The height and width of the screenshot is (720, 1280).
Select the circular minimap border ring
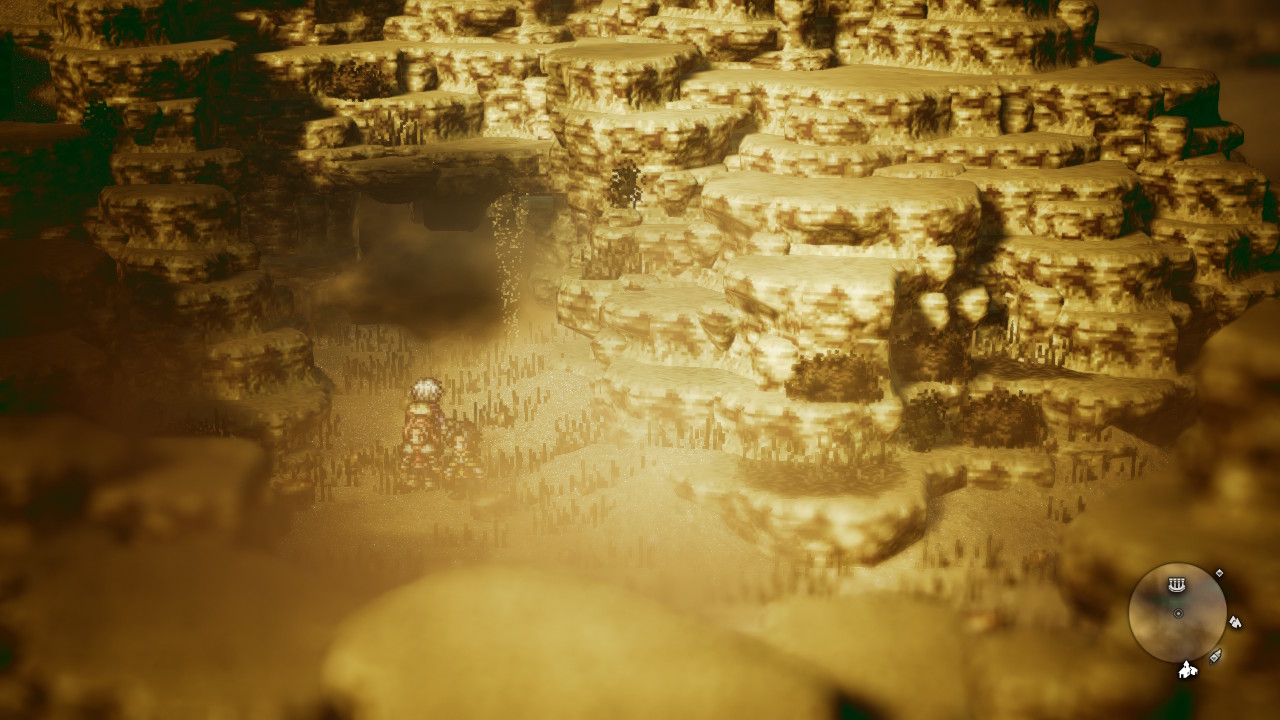tap(1130, 613)
